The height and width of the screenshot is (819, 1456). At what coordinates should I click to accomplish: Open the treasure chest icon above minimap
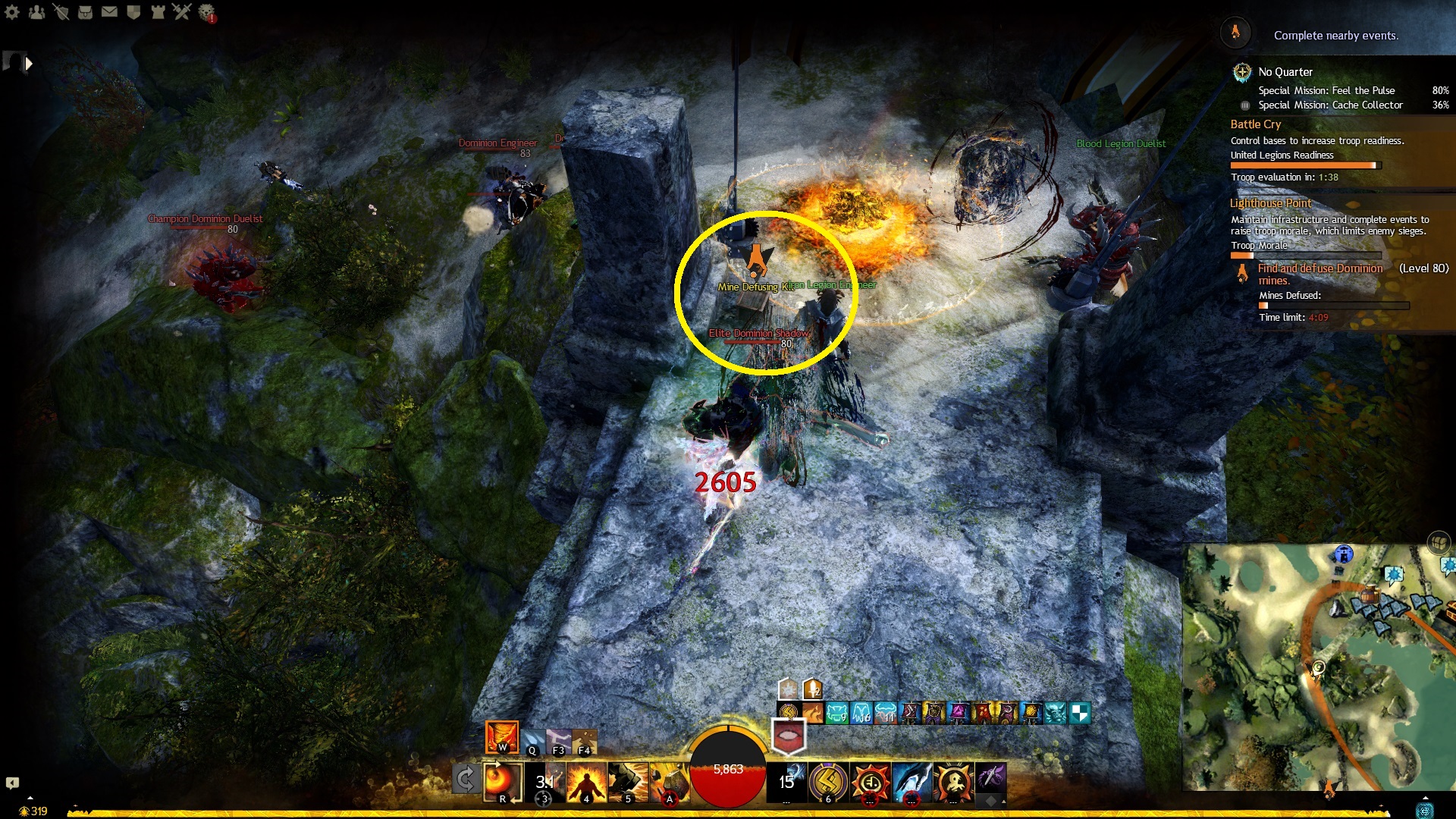tap(1439, 542)
